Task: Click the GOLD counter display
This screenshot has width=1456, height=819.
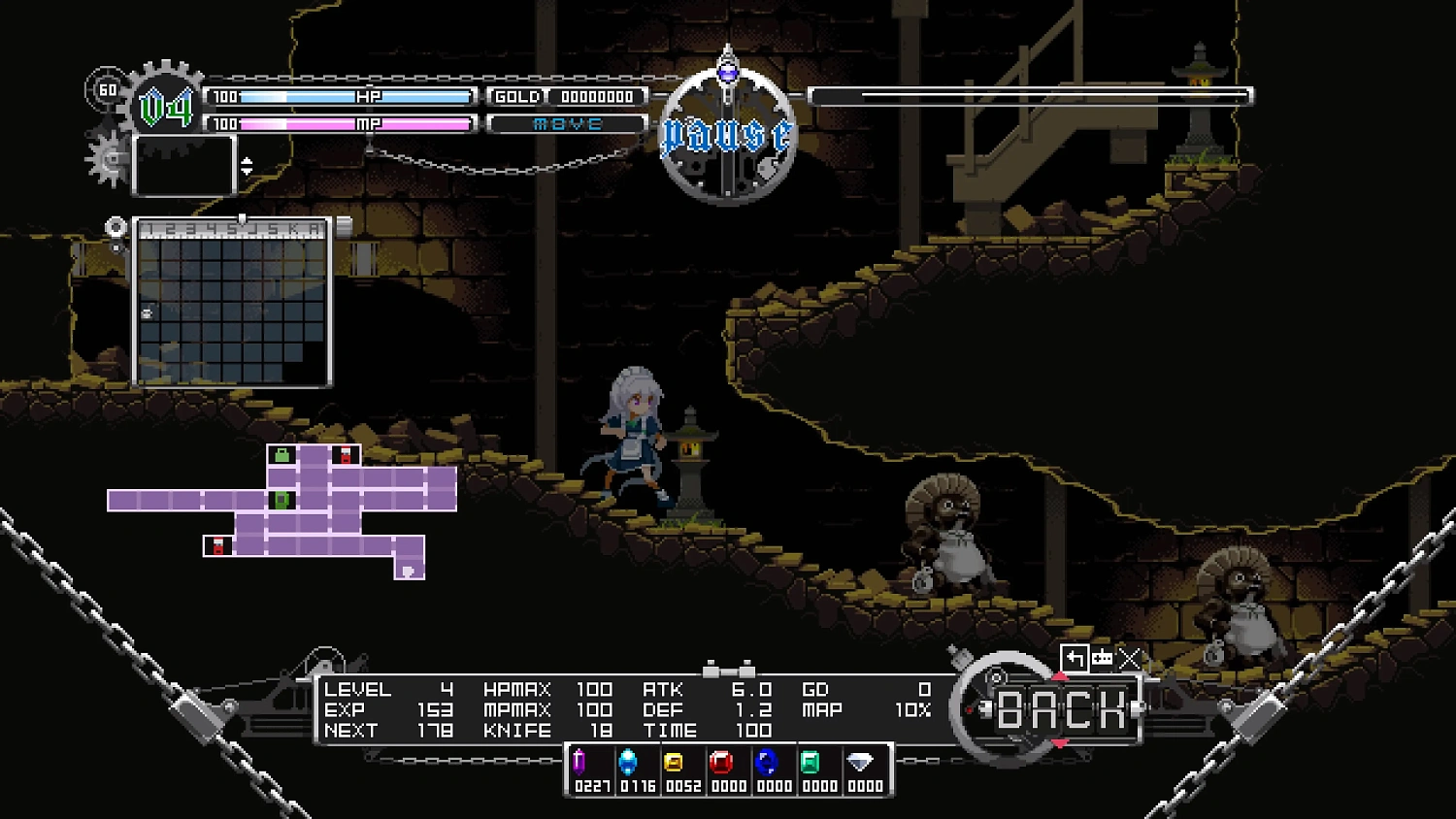Action: pos(567,96)
